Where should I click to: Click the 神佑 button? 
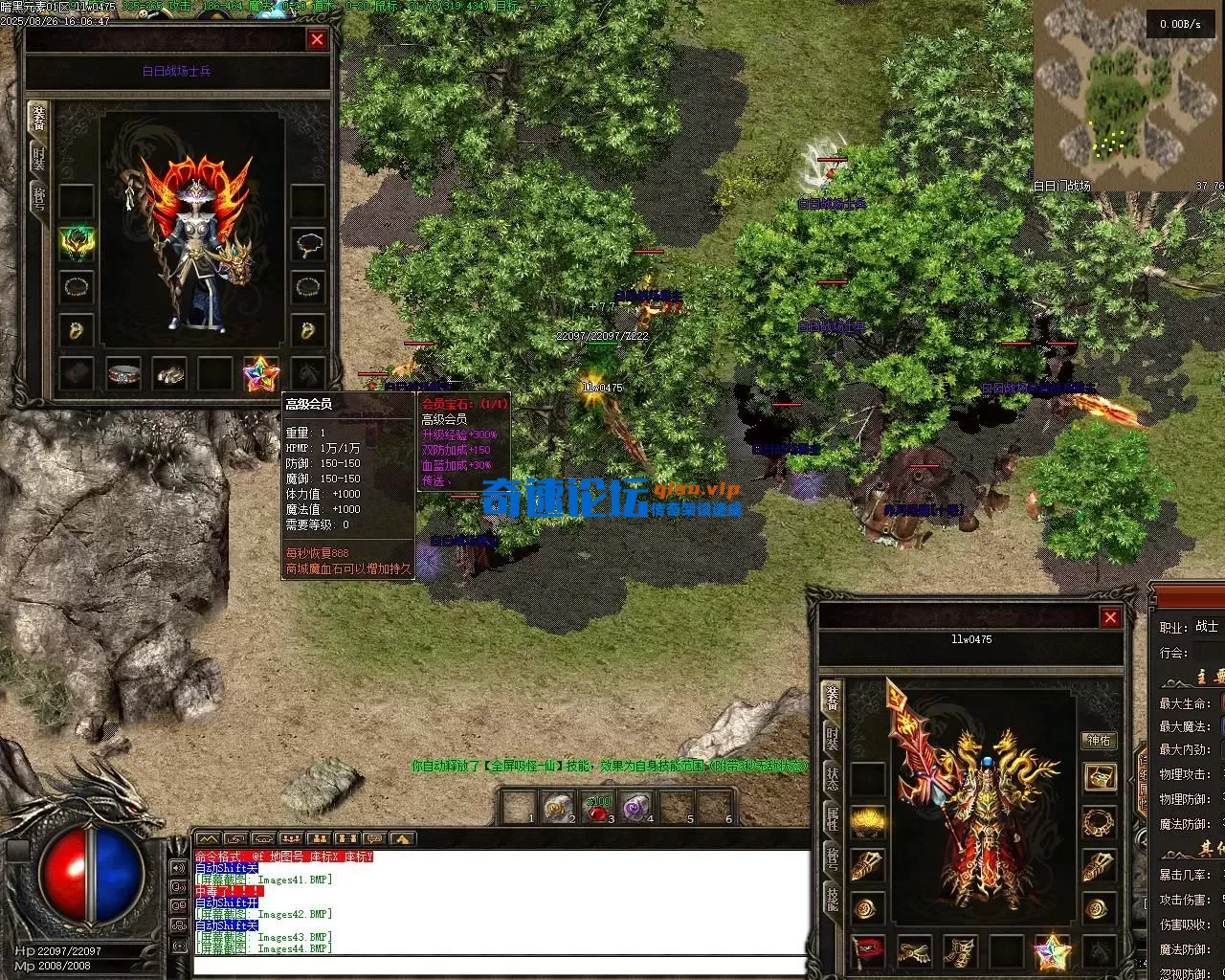1099,740
